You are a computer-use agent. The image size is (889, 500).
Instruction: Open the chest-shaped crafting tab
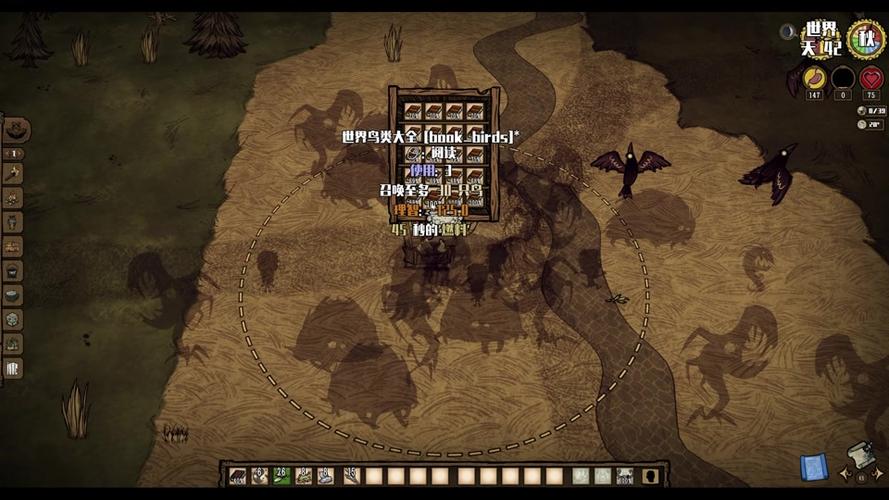[x=13, y=246]
